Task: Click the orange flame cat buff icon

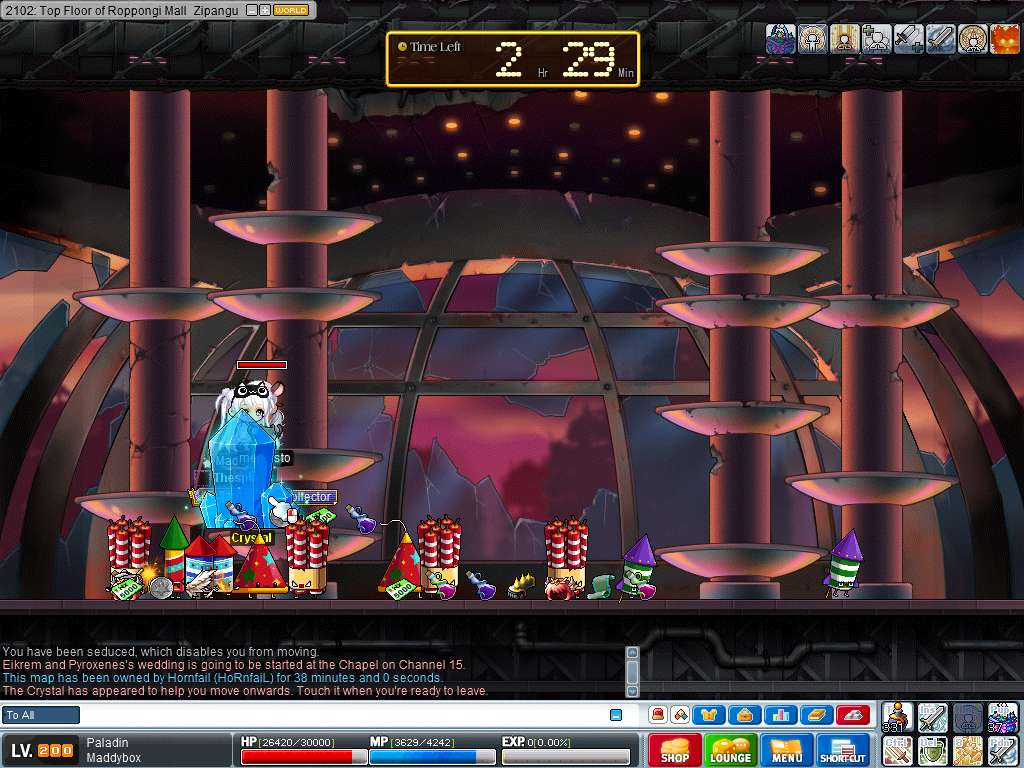Action: coord(1005,39)
